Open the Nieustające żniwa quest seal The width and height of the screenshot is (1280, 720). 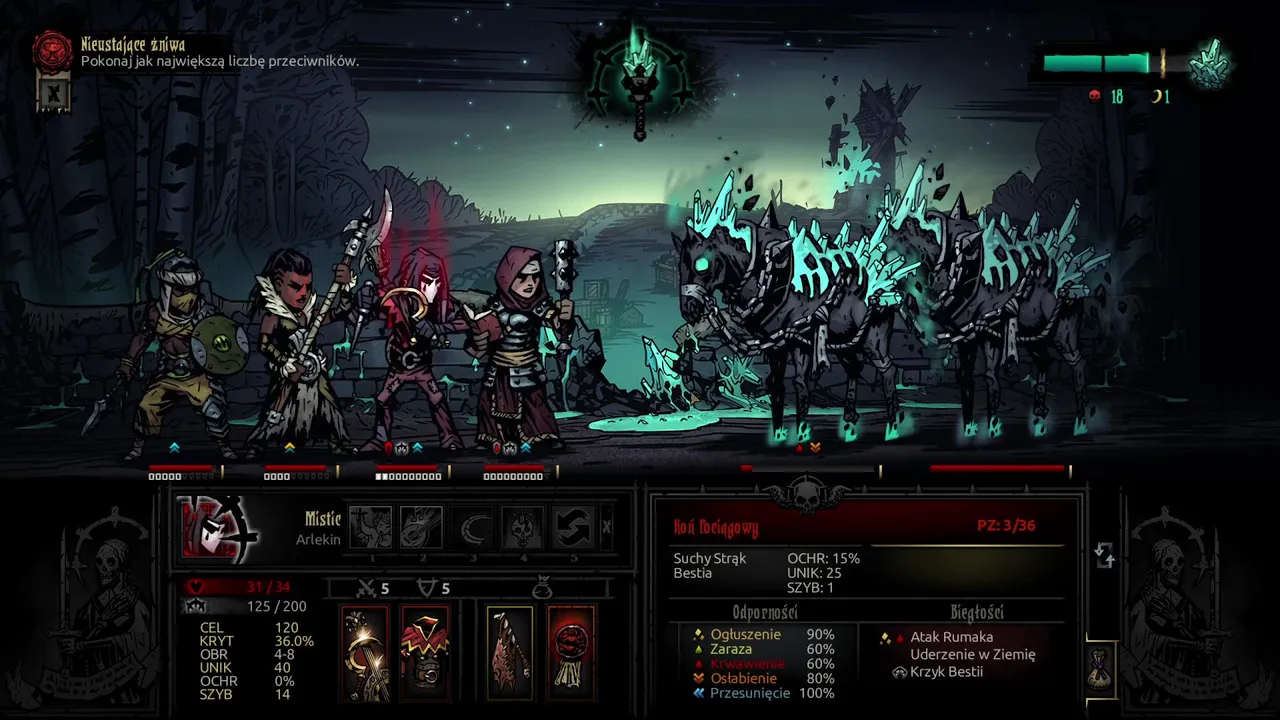[x=52, y=52]
